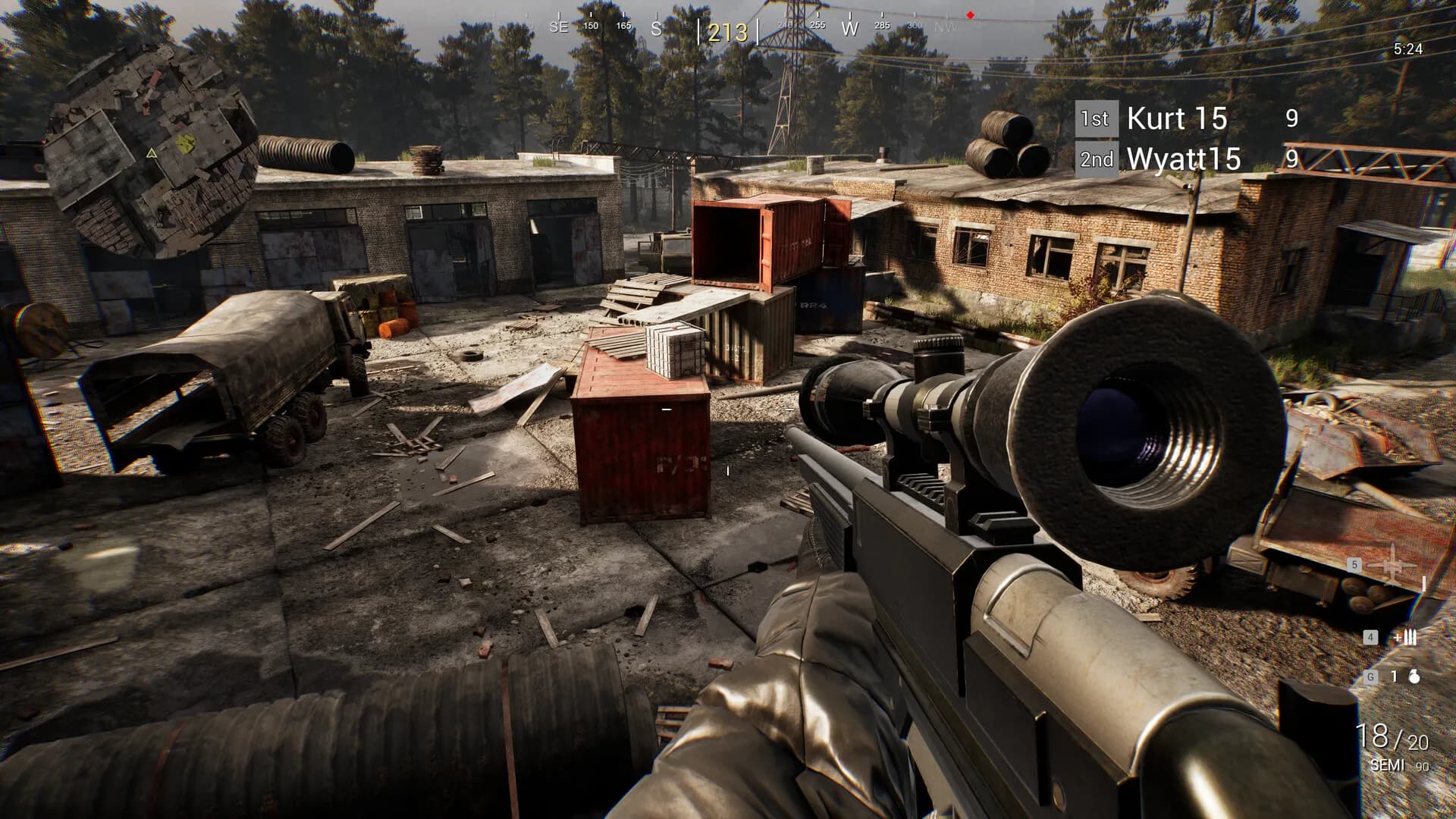Screen dimensions: 1456x819
Task: Click the G keybind badge
Action: tap(1371, 676)
